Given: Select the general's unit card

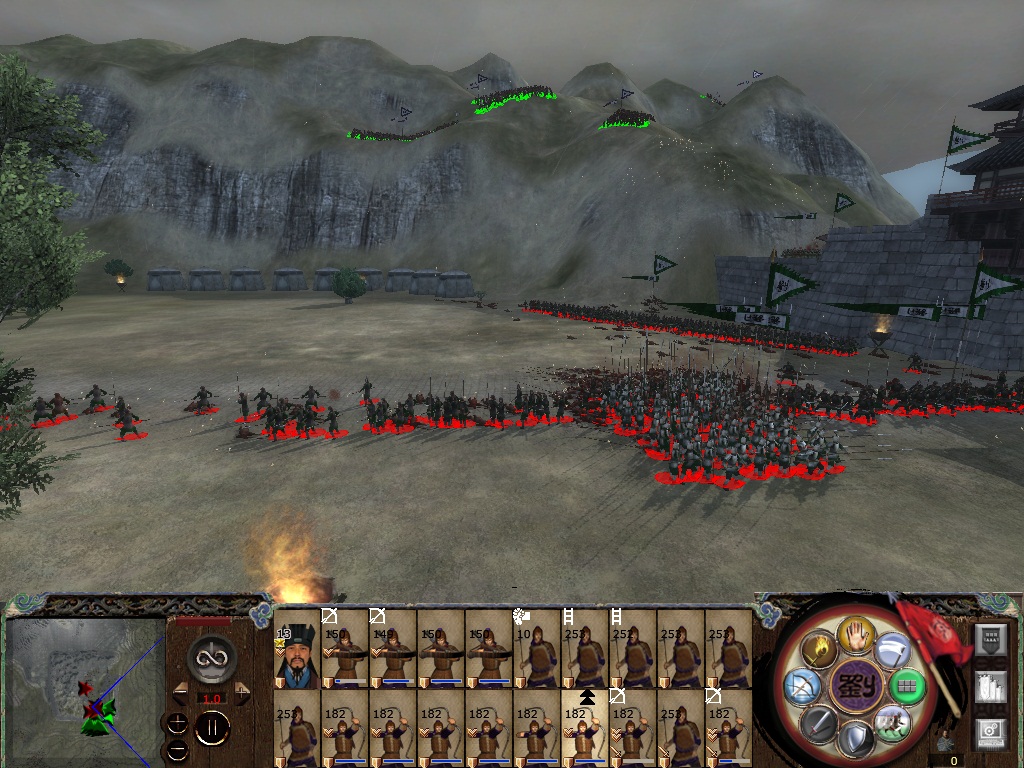Looking at the screenshot, I should pyautogui.click(x=297, y=650).
